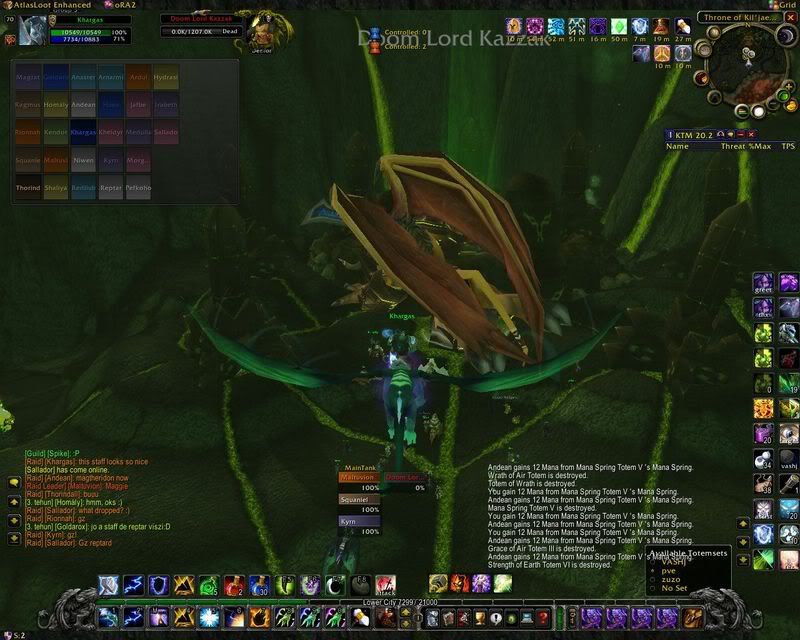The width and height of the screenshot is (800, 640).
Task: Choose Hydrasi in the raid grid
Action: click(x=166, y=76)
